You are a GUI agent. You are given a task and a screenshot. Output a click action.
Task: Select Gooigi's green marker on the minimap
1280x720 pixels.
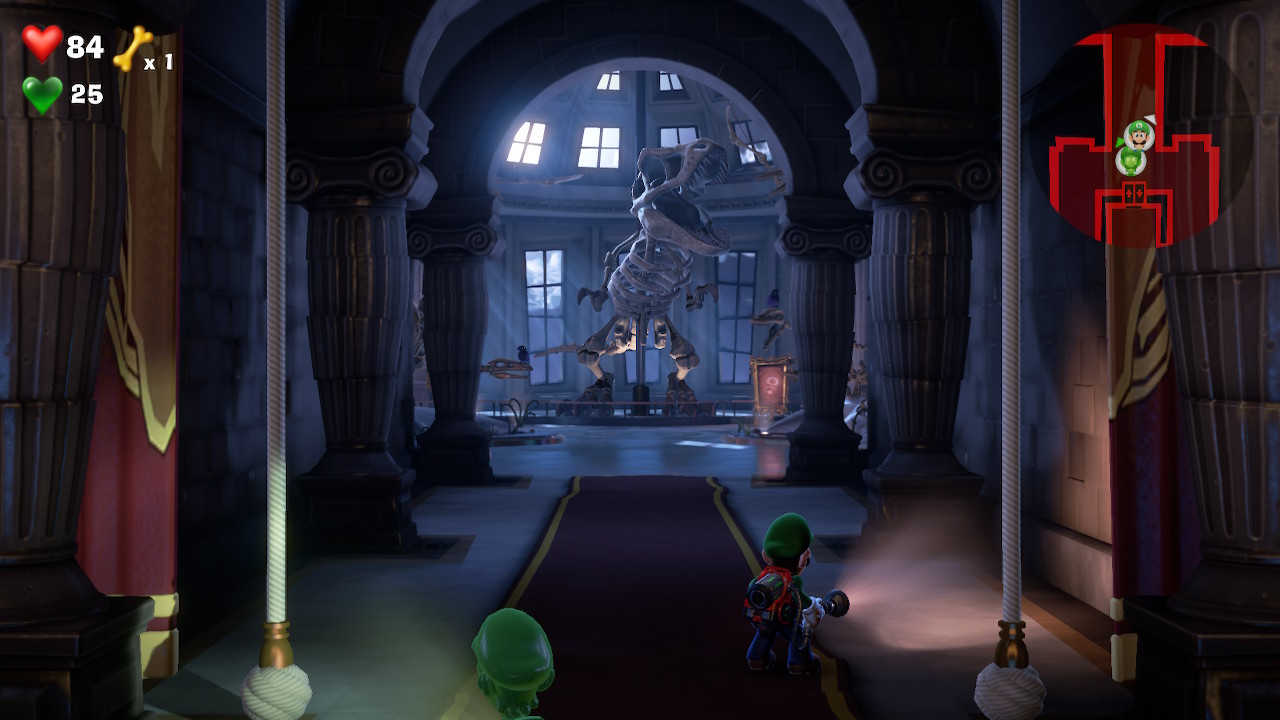[1131, 161]
